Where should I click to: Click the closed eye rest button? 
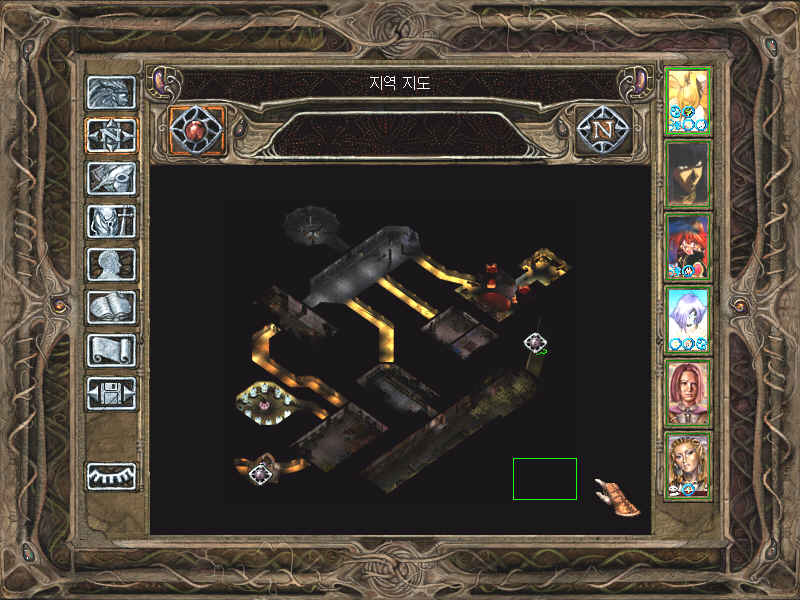tap(111, 475)
